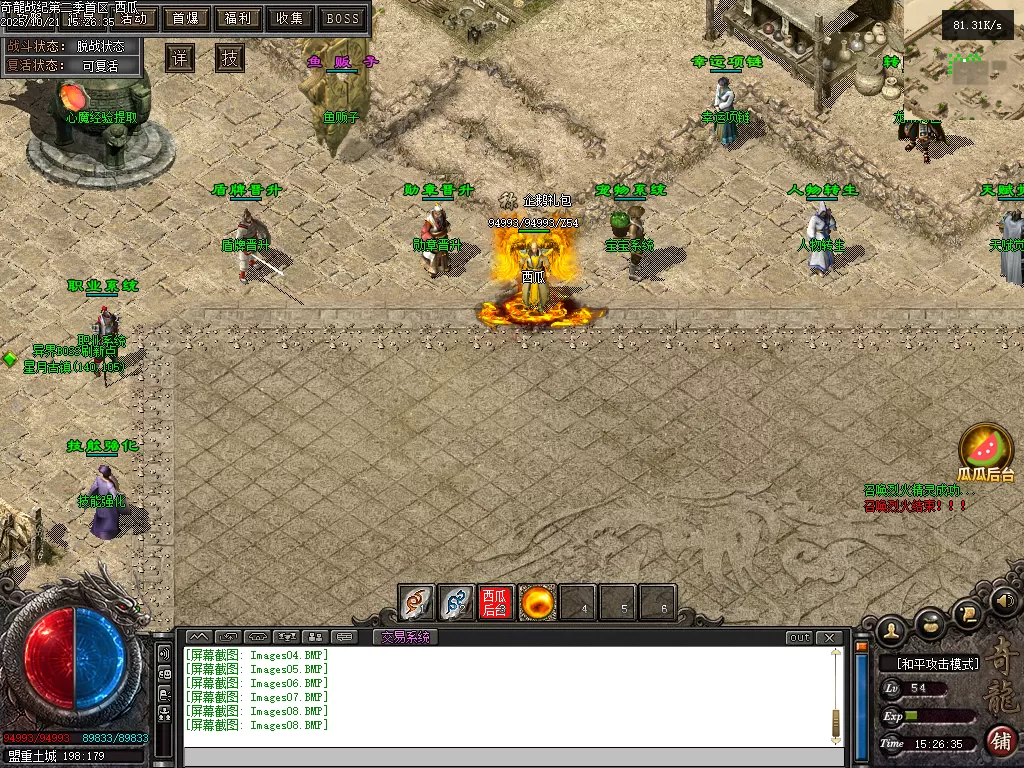Click the 首爆 button

(x=185, y=18)
